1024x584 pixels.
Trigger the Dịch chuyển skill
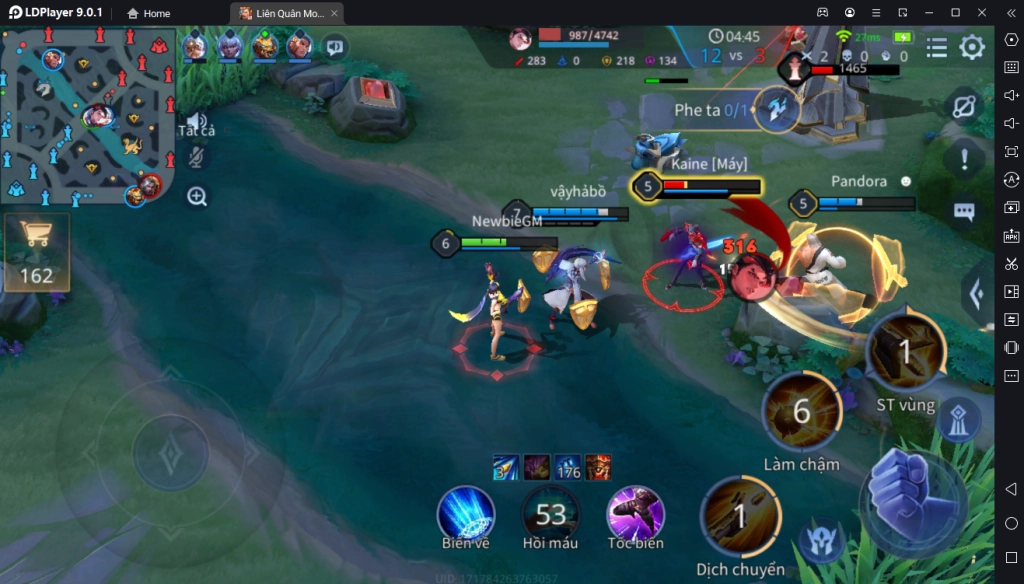pyautogui.click(x=740, y=516)
